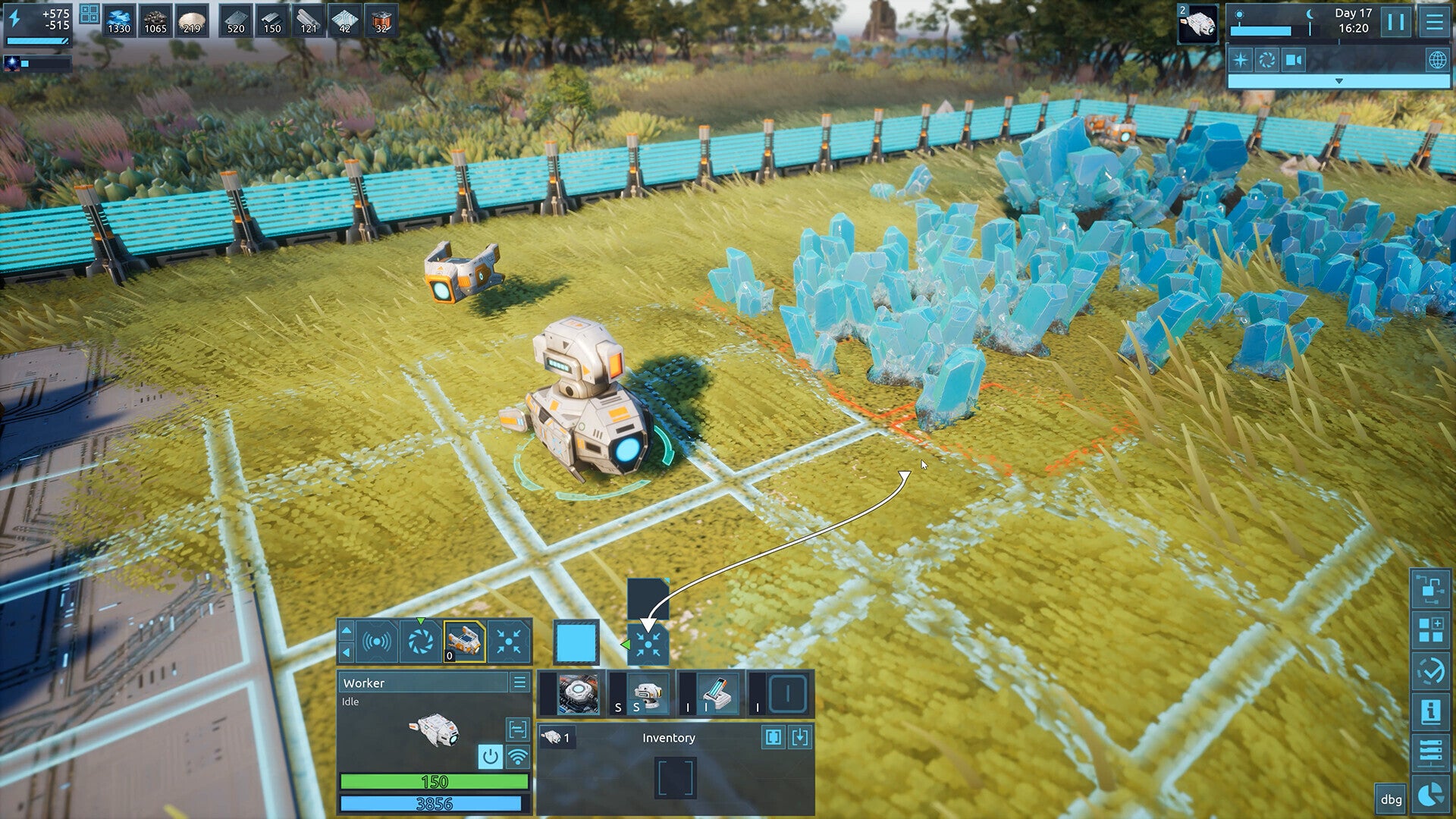The image size is (1456, 819).
Task: Select the worker bot register slot
Action: click(464, 641)
